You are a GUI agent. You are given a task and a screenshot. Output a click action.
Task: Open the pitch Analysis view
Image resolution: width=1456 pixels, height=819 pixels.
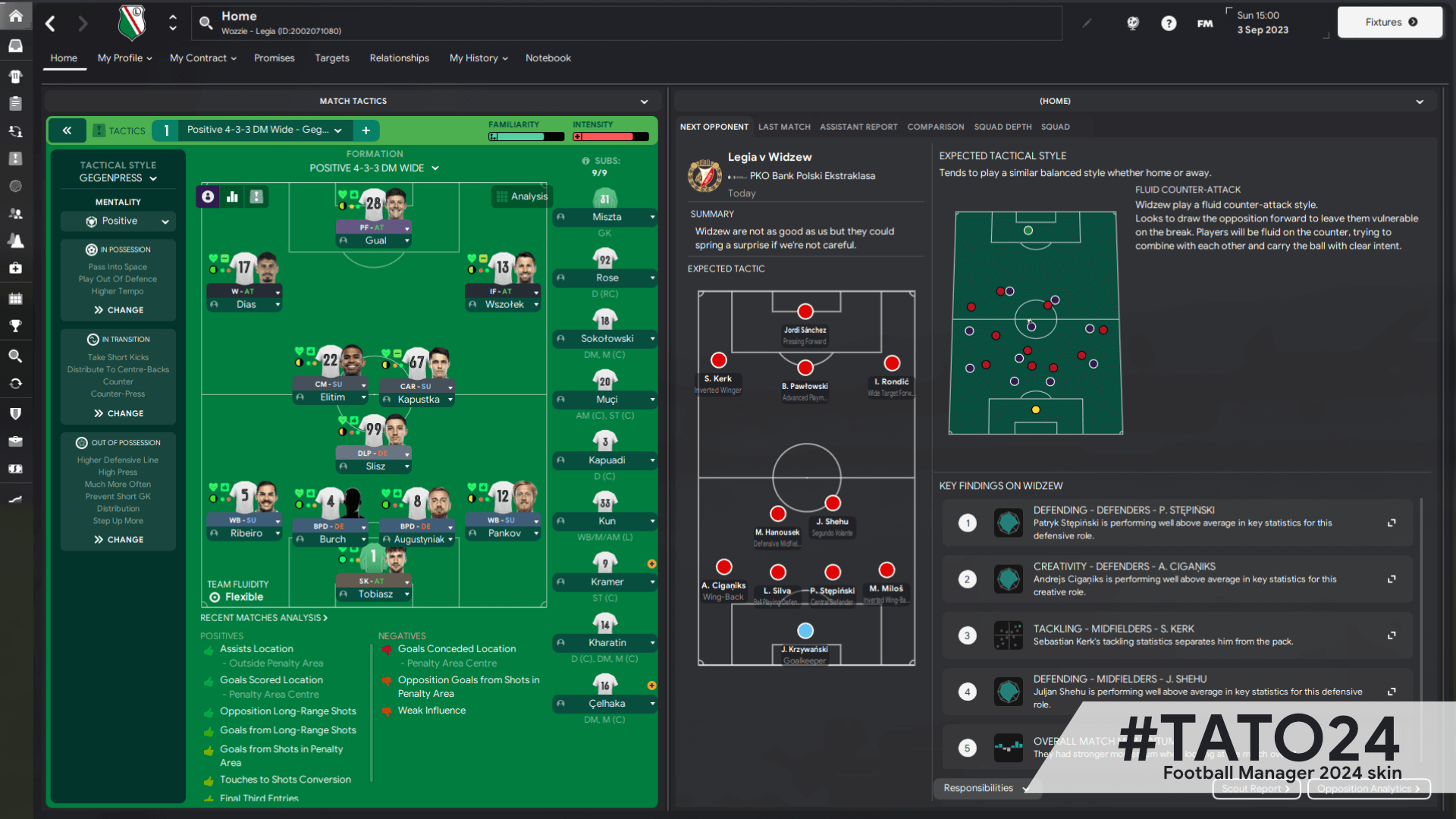(x=522, y=196)
